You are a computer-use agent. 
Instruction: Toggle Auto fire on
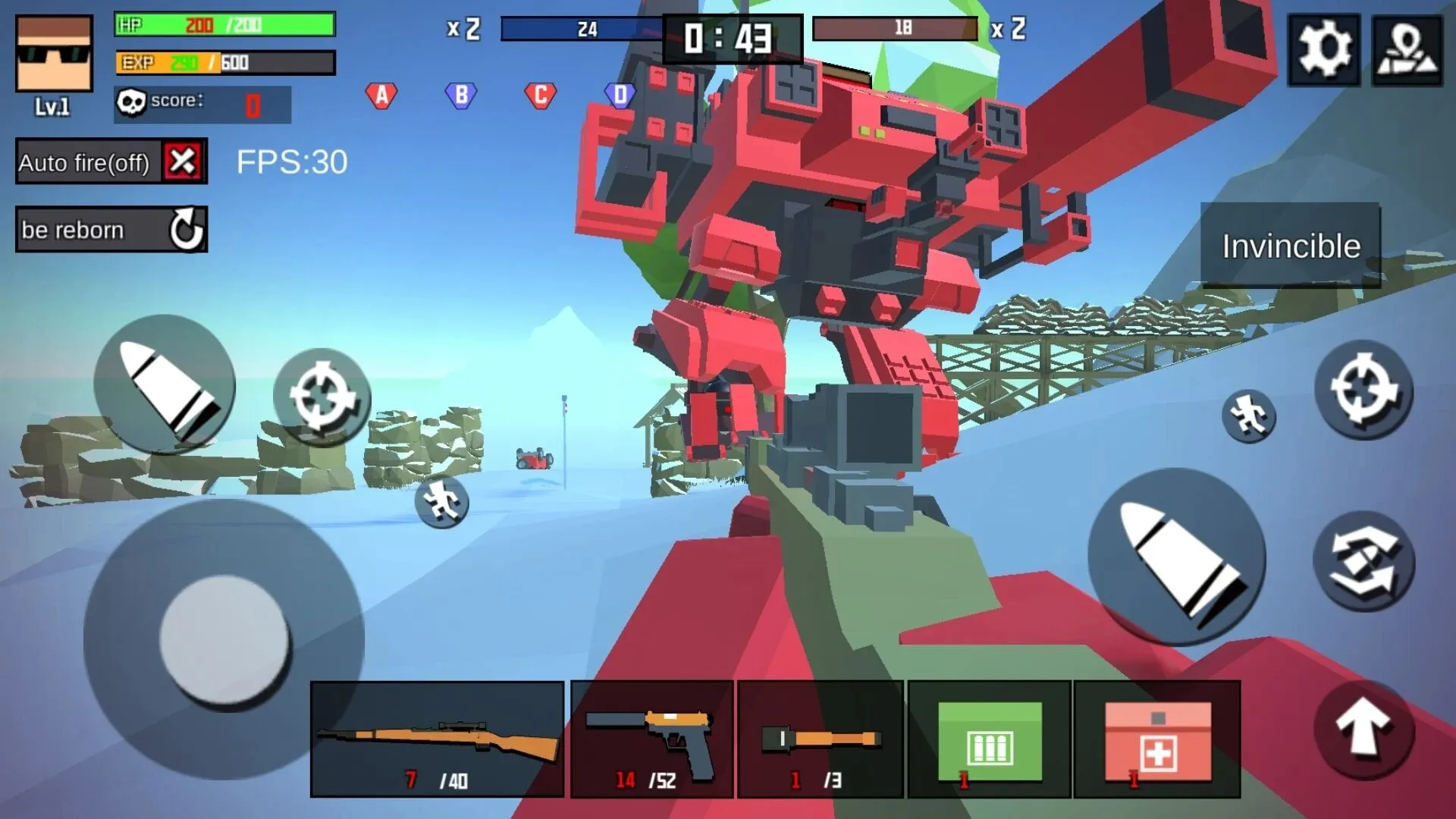pyautogui.click(x=110, y=162)
